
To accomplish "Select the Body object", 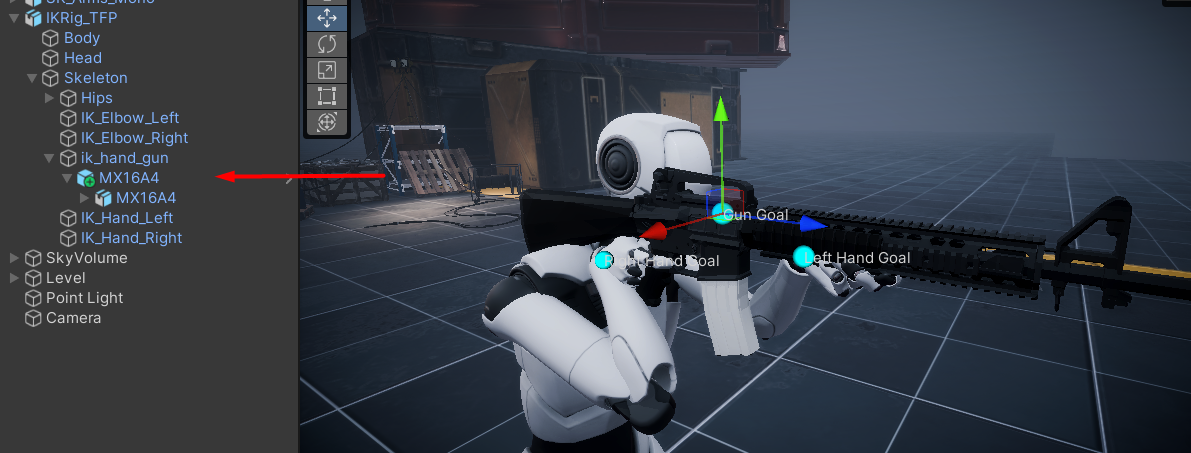I will coord(82,38).
